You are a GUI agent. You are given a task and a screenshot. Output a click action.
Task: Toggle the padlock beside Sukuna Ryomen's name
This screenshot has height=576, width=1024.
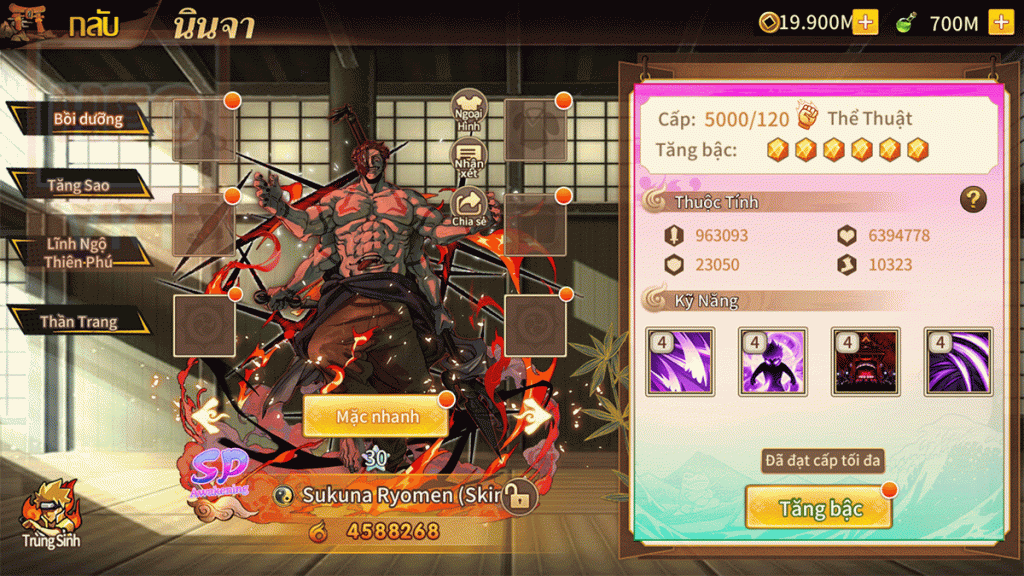[x=517, y=495]
